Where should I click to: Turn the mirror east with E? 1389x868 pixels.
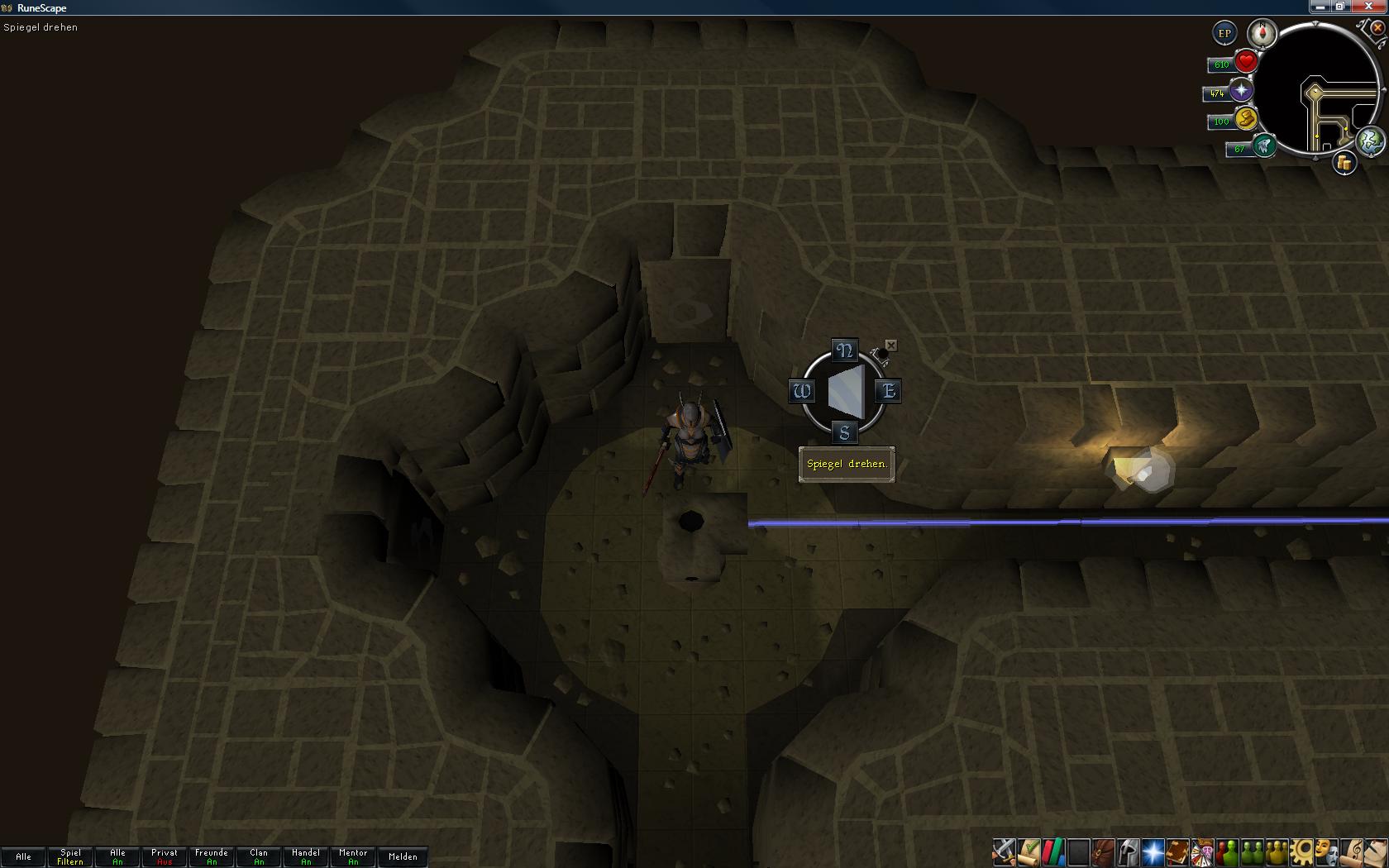coord(888,391)
